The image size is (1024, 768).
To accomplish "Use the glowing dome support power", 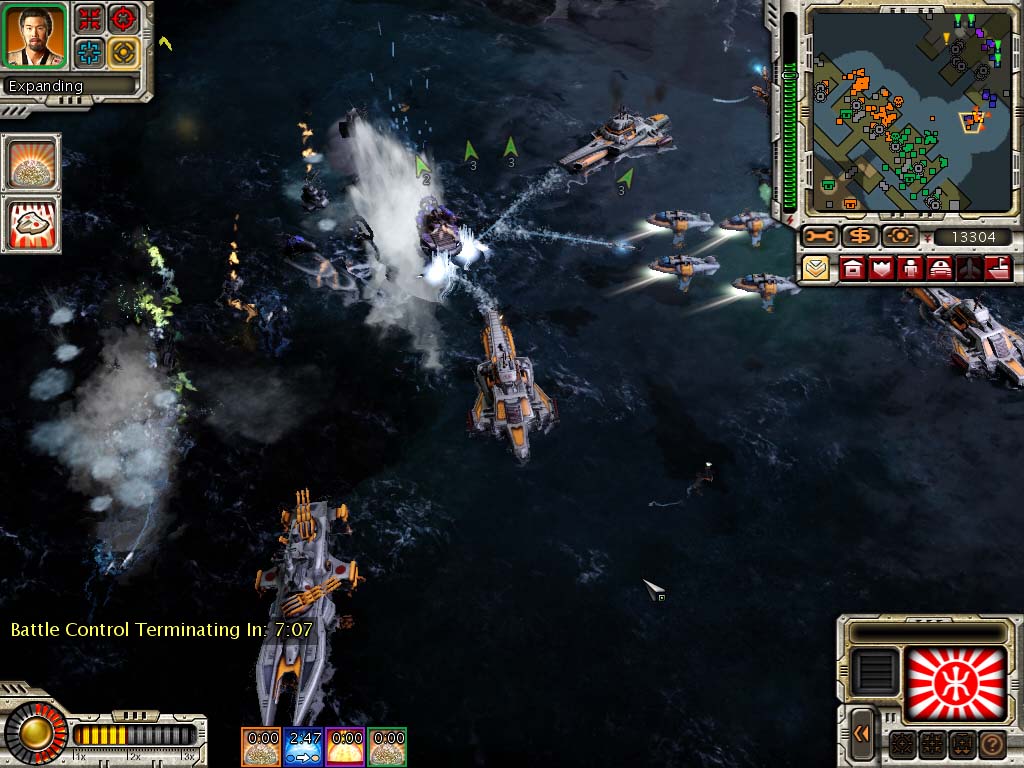I will 31,163.
